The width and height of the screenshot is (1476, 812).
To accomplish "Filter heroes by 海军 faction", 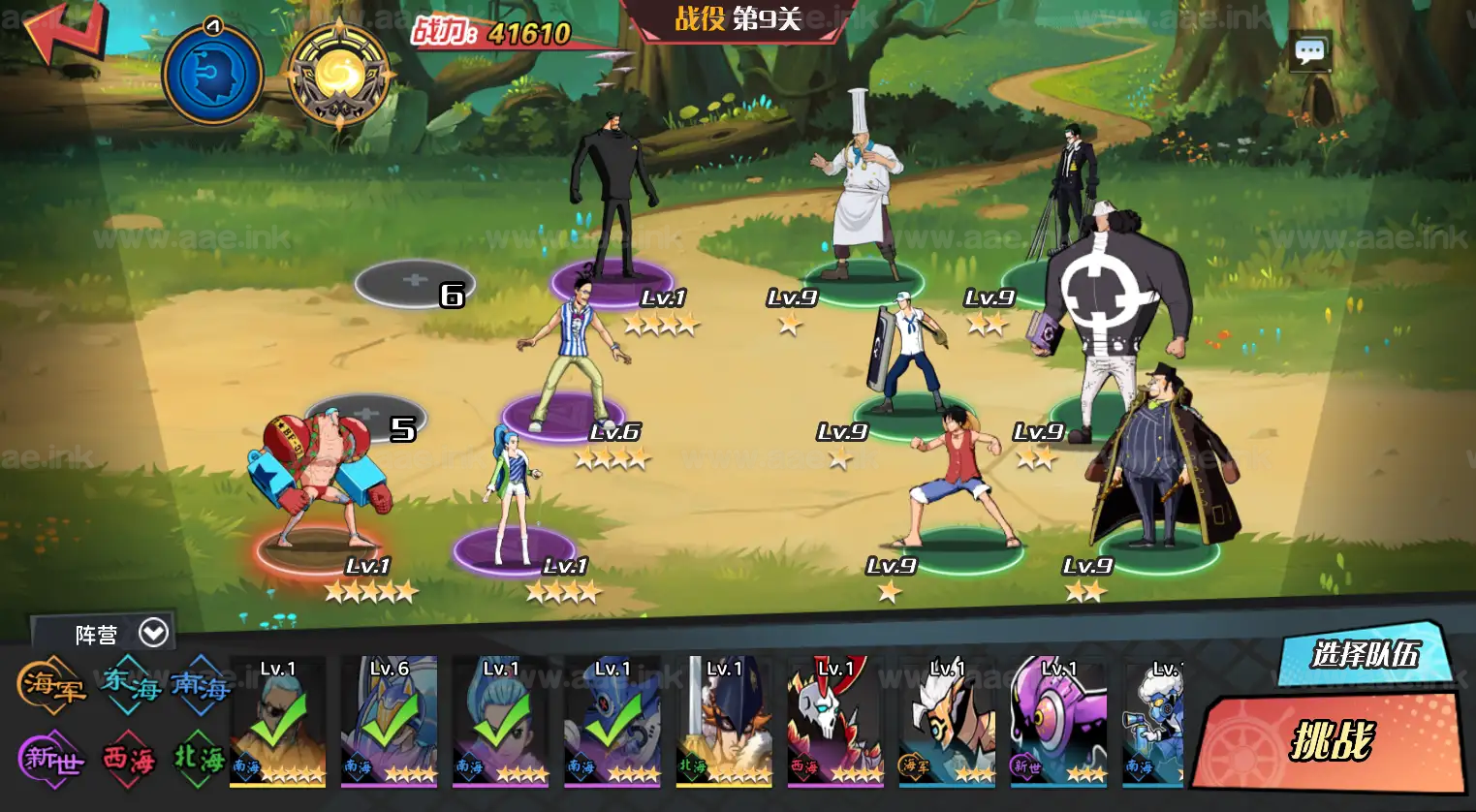I will [51, 685].
